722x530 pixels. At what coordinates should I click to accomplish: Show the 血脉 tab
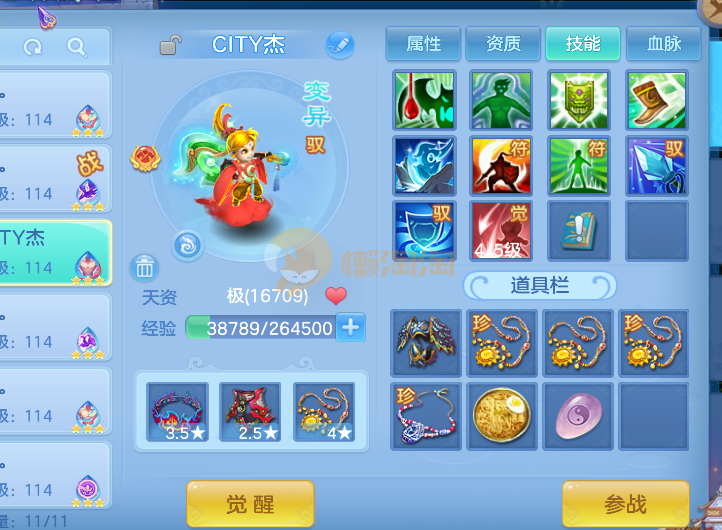(x=663, y=44)
